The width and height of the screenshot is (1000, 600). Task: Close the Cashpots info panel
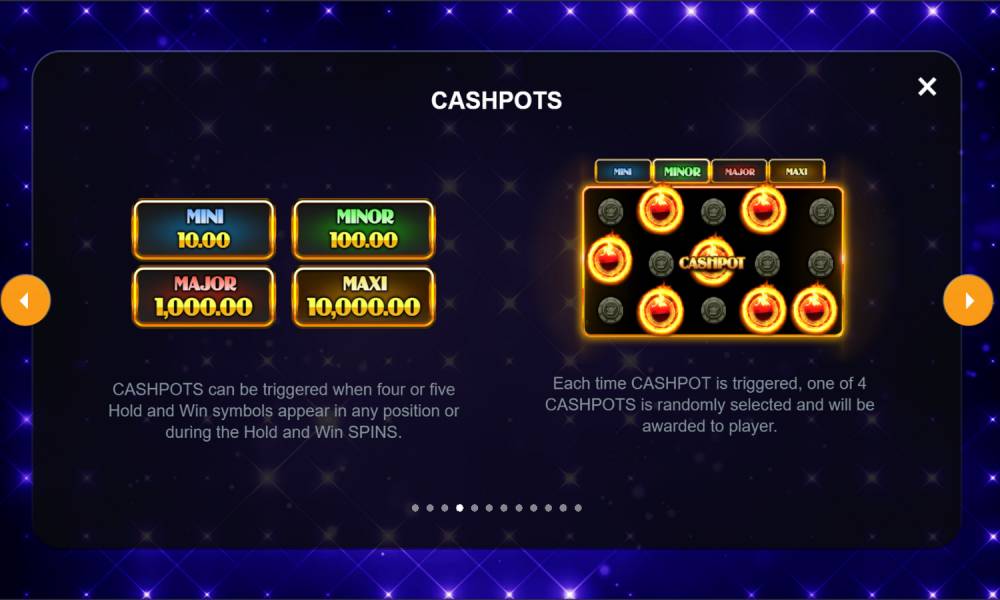[x=927, y=87]
